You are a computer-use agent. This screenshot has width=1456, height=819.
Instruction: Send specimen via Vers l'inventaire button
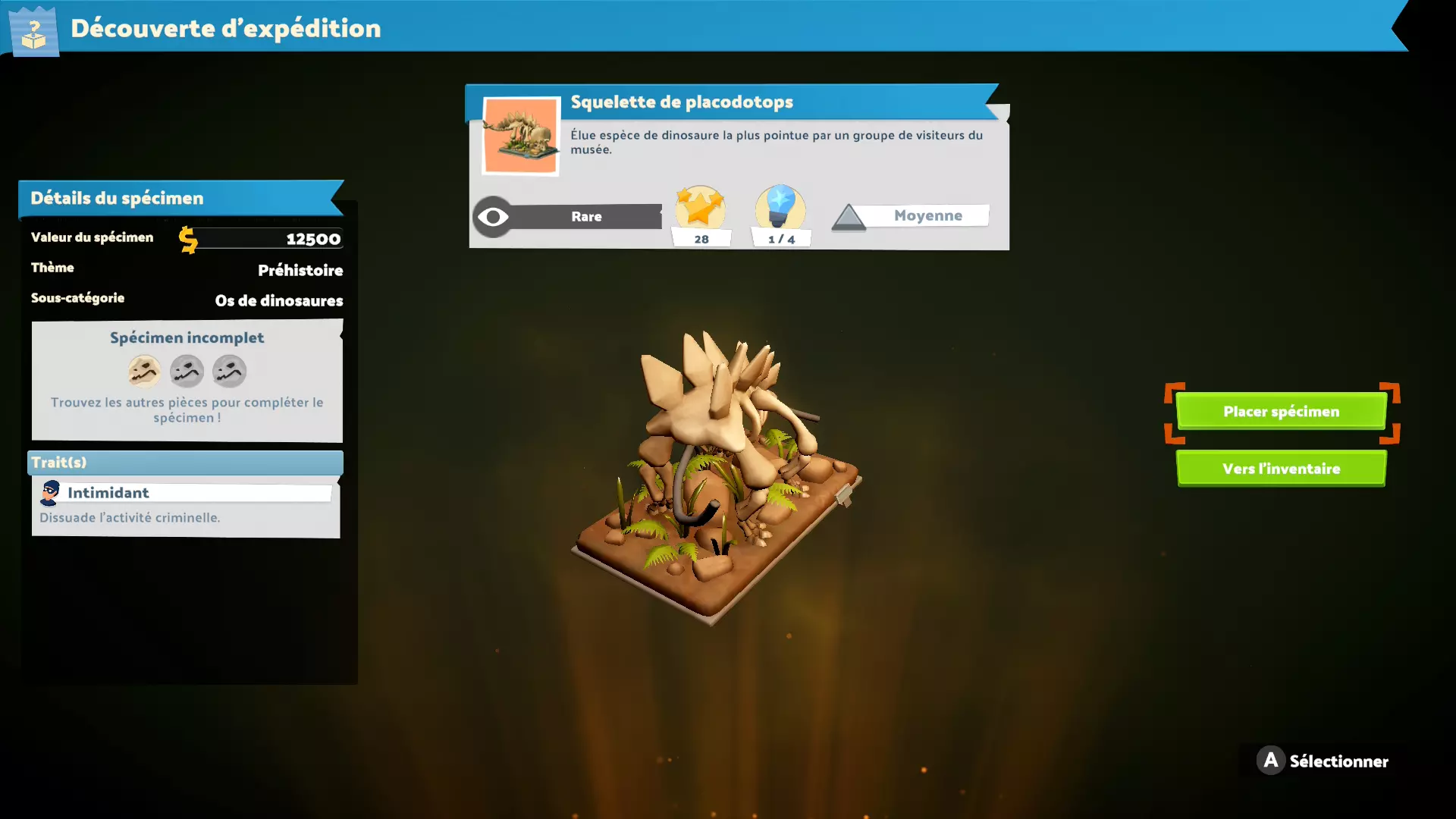1281,469
